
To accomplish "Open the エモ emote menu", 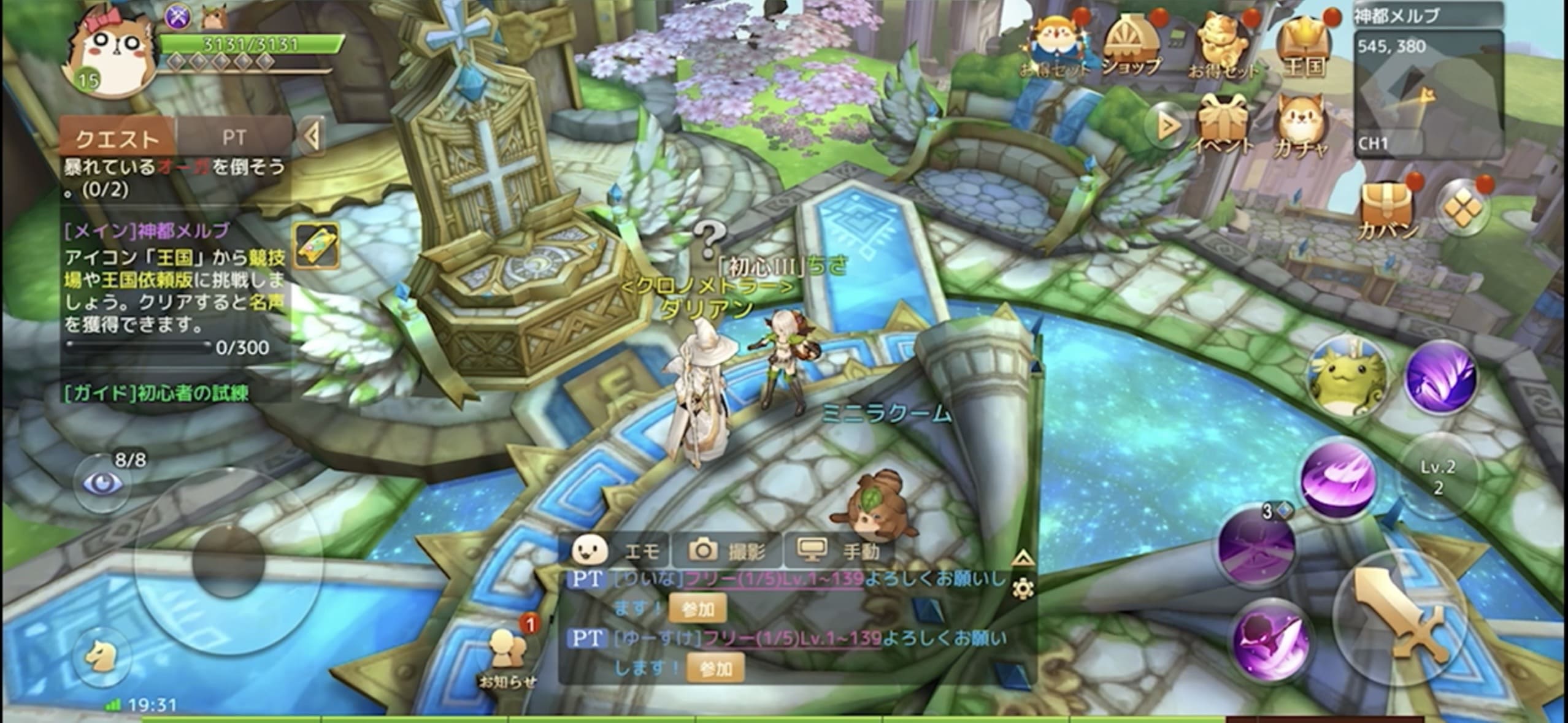I will pyautogui.click(x=618, y=550).
